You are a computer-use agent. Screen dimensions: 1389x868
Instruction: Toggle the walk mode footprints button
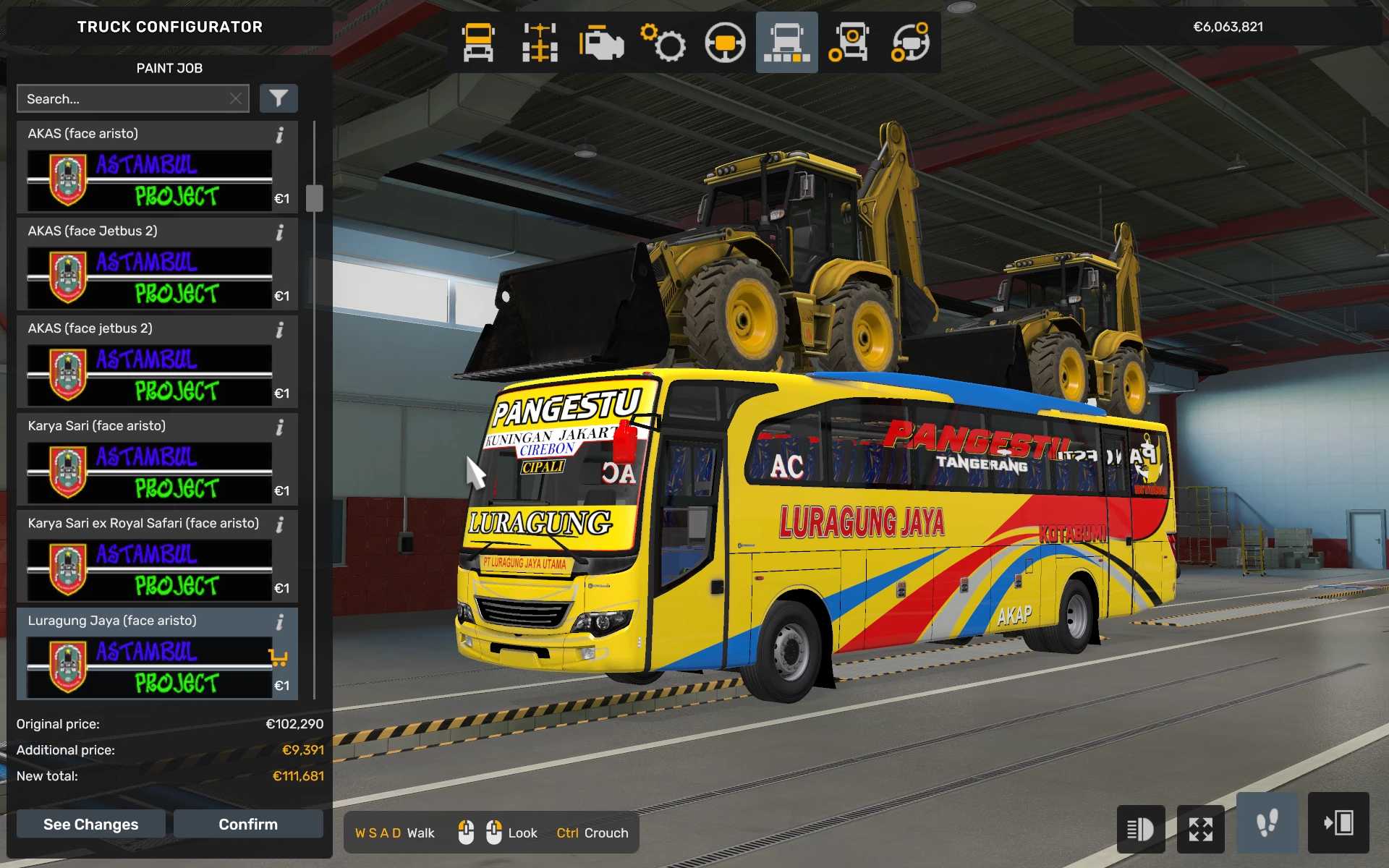pos(1266,823)
